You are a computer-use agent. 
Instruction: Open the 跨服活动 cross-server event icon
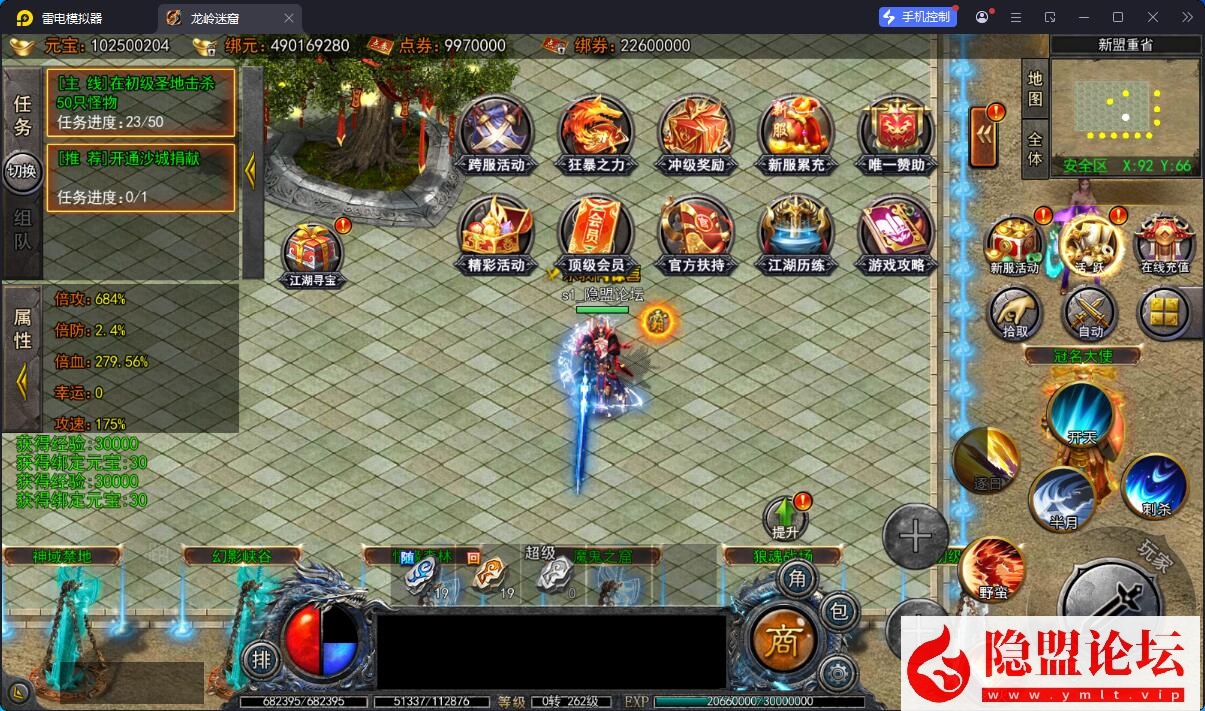pyautogui.click(x=496, y=134)
